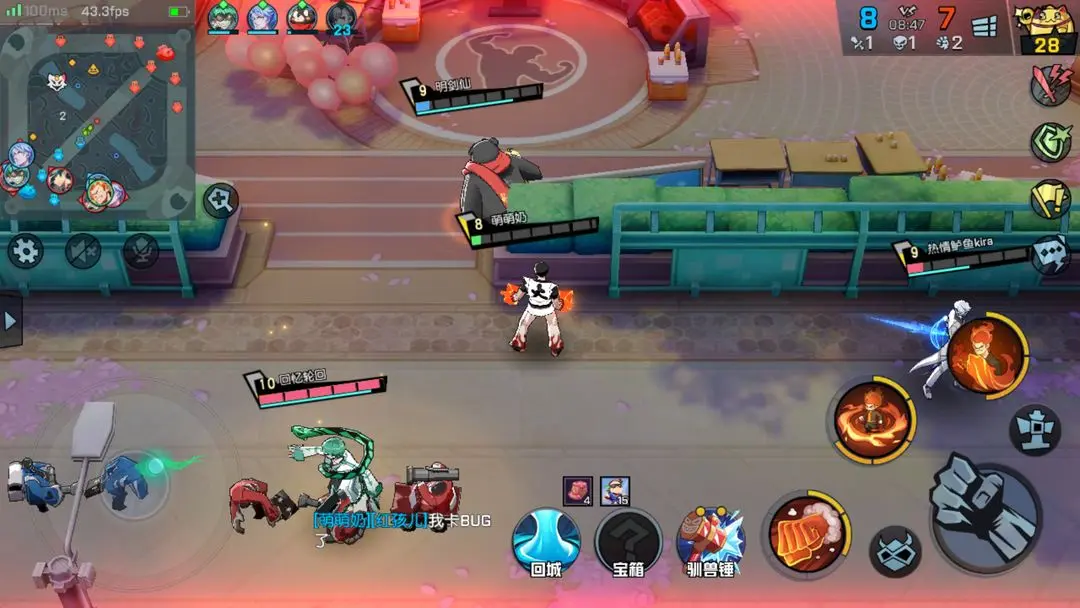This screenshot has height=608, width=1080.
Task: Toggle the microphone voice chat button
Action: [x=140, y=250]
